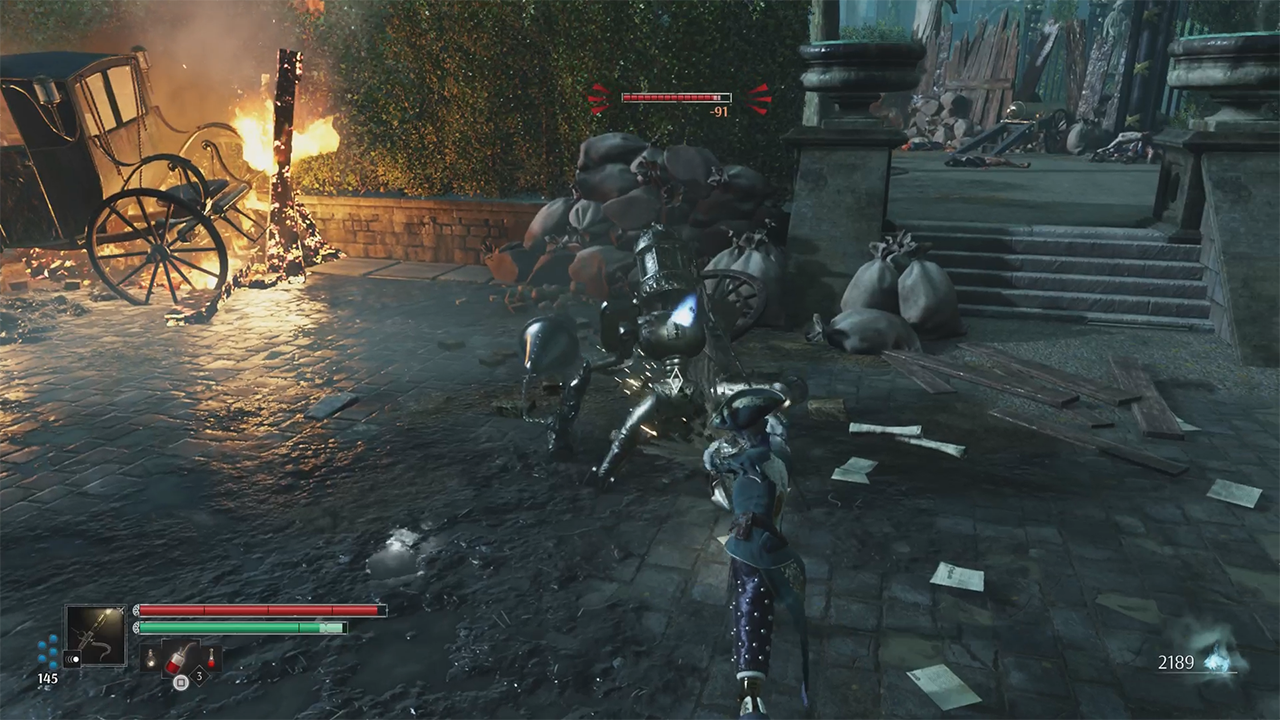Click the blue anima essence flame icon
The width and height of the screenshot is (1280, 720).
click(x=1219, y=659)
